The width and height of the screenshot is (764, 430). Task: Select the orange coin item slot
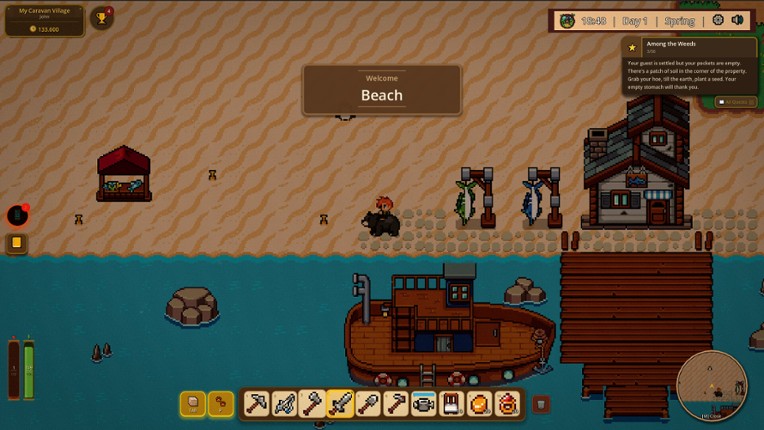coord(480,404)
